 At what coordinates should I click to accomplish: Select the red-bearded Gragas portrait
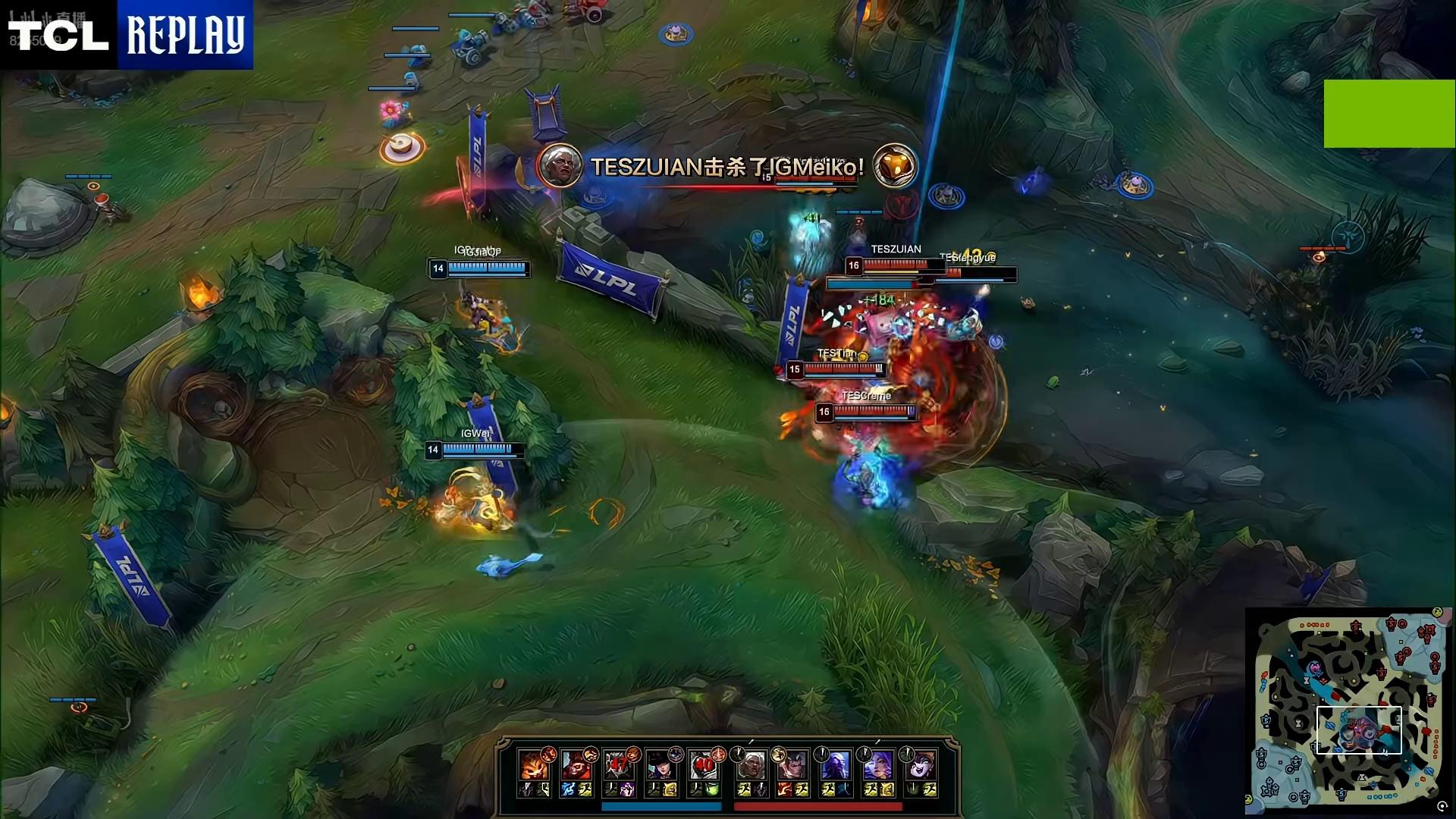click(576, 764)
